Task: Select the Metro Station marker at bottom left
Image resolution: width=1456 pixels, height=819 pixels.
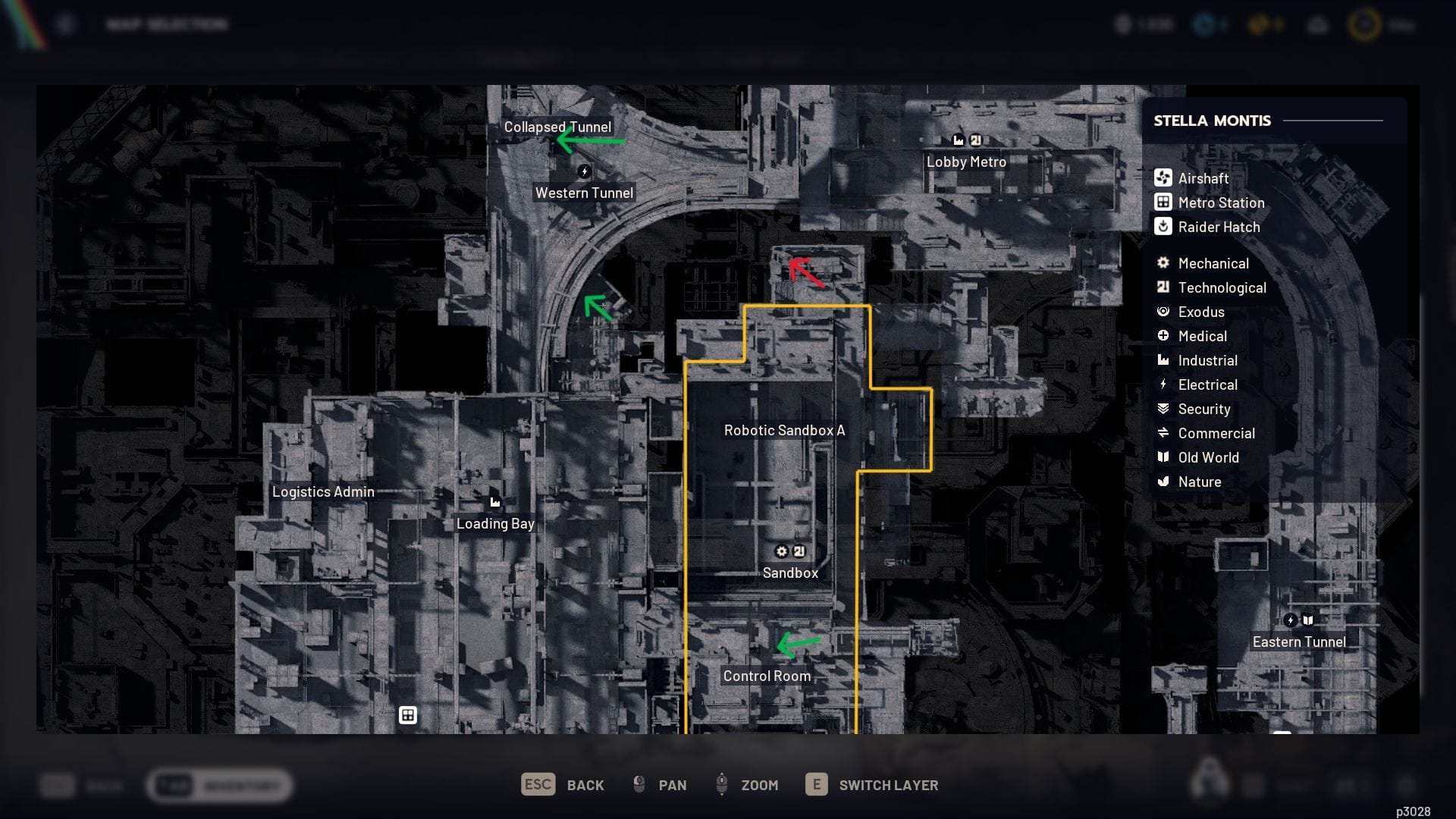Action: pyautogui.click(x=408, y=715)
